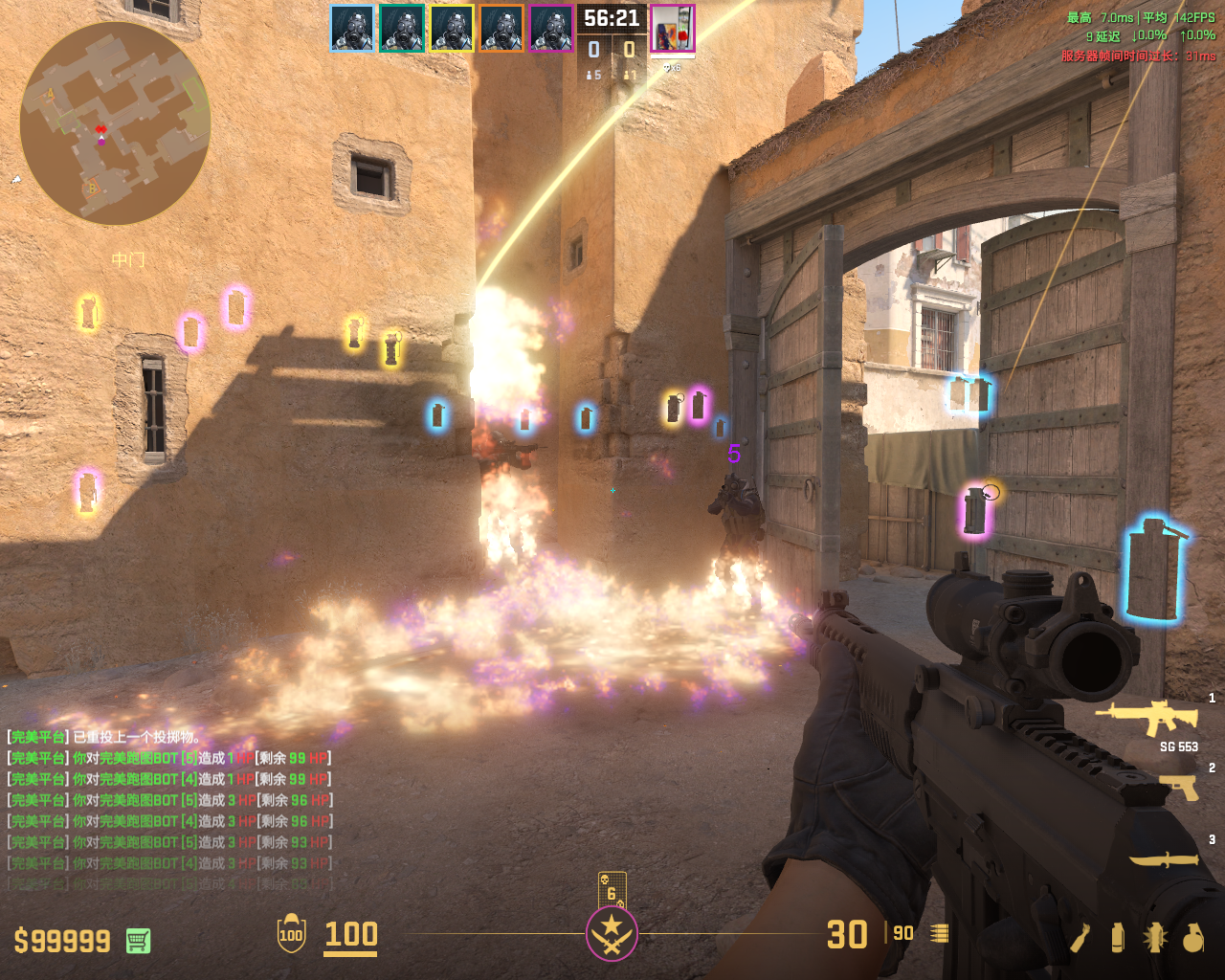
Task: Choose the knife weapon slot
Action: [x=1164, y=859]
